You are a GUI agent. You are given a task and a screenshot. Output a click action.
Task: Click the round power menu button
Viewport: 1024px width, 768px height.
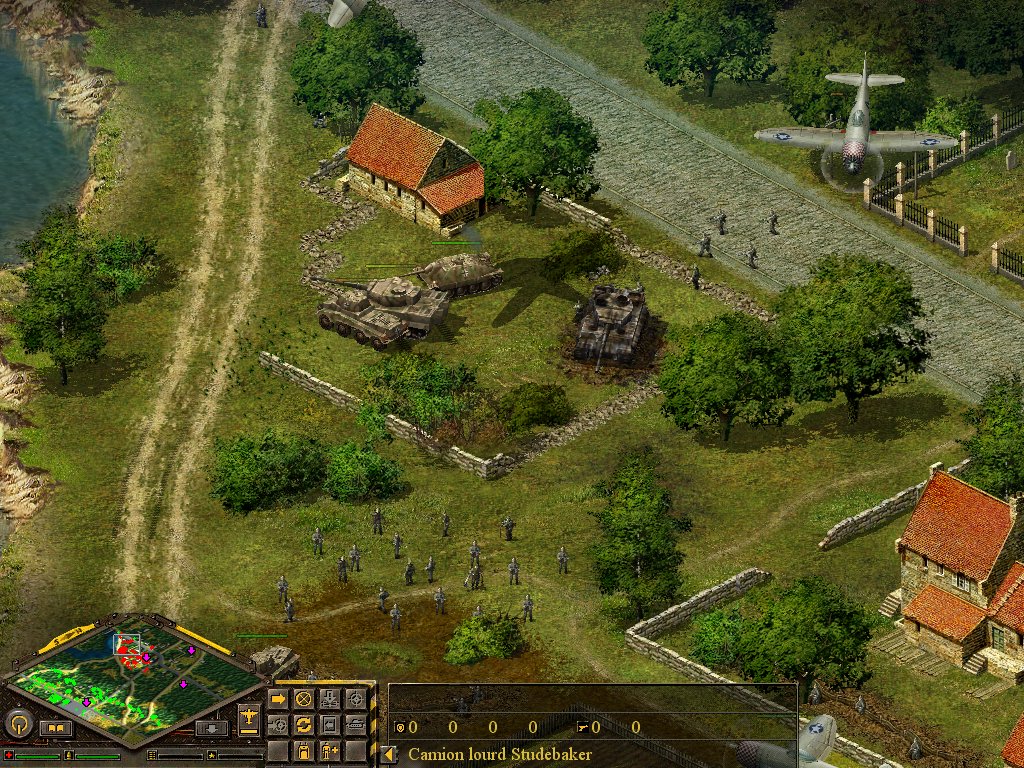click(19, 723)
